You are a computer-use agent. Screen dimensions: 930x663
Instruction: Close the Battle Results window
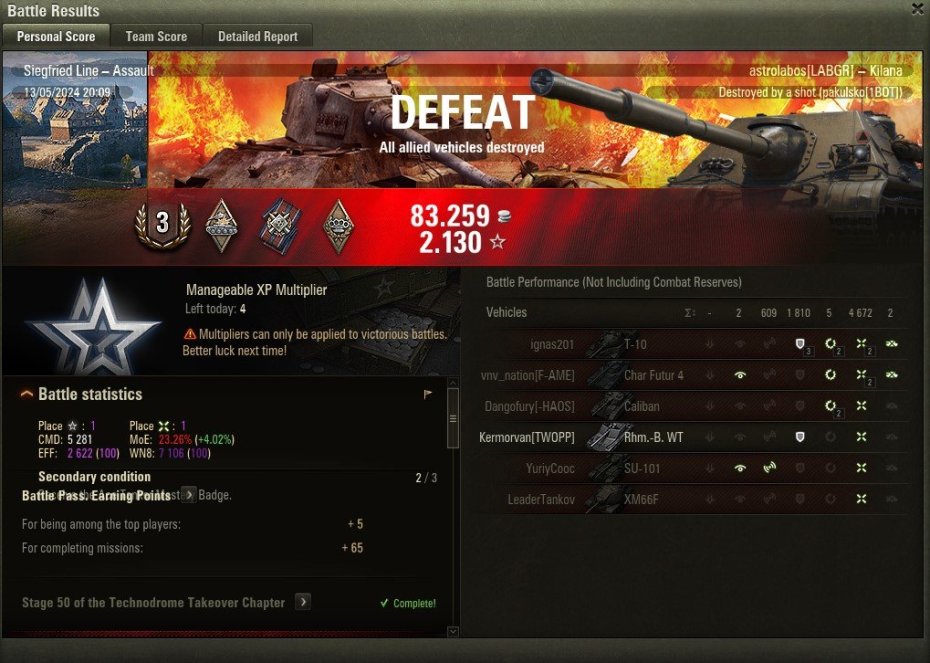coord(917,9)
